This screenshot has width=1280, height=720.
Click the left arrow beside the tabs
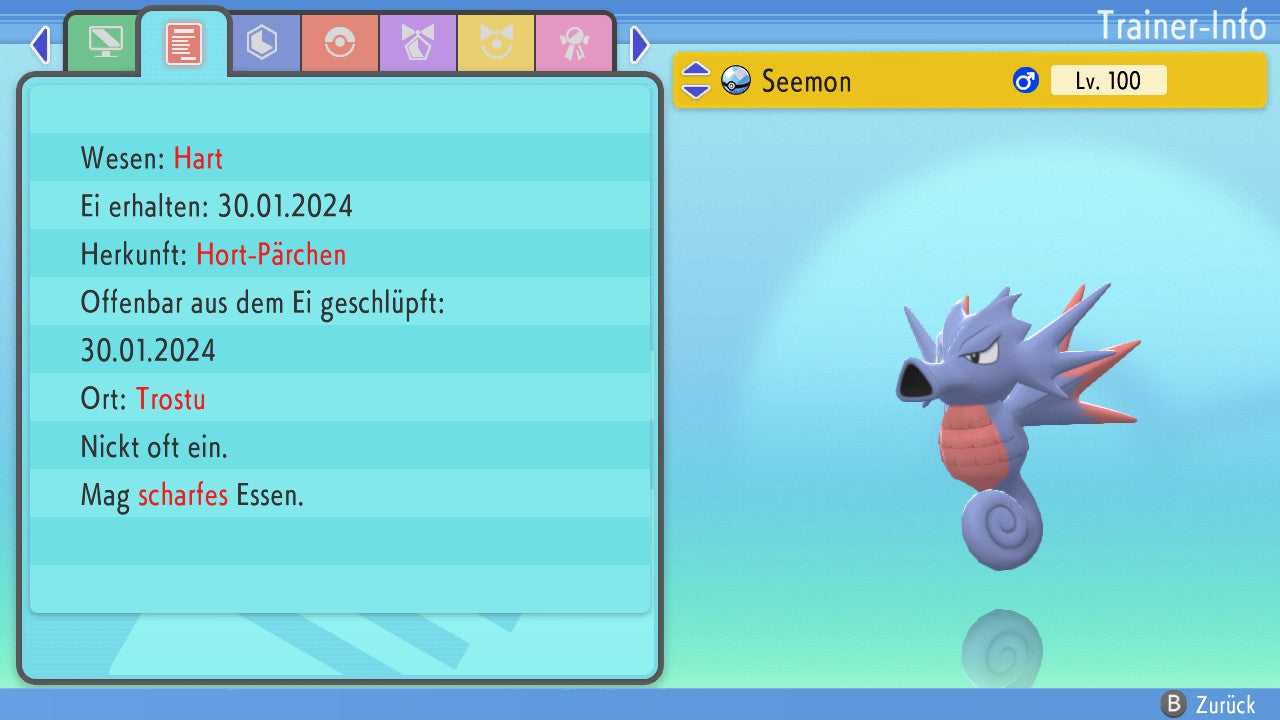(x=40, y=44)
